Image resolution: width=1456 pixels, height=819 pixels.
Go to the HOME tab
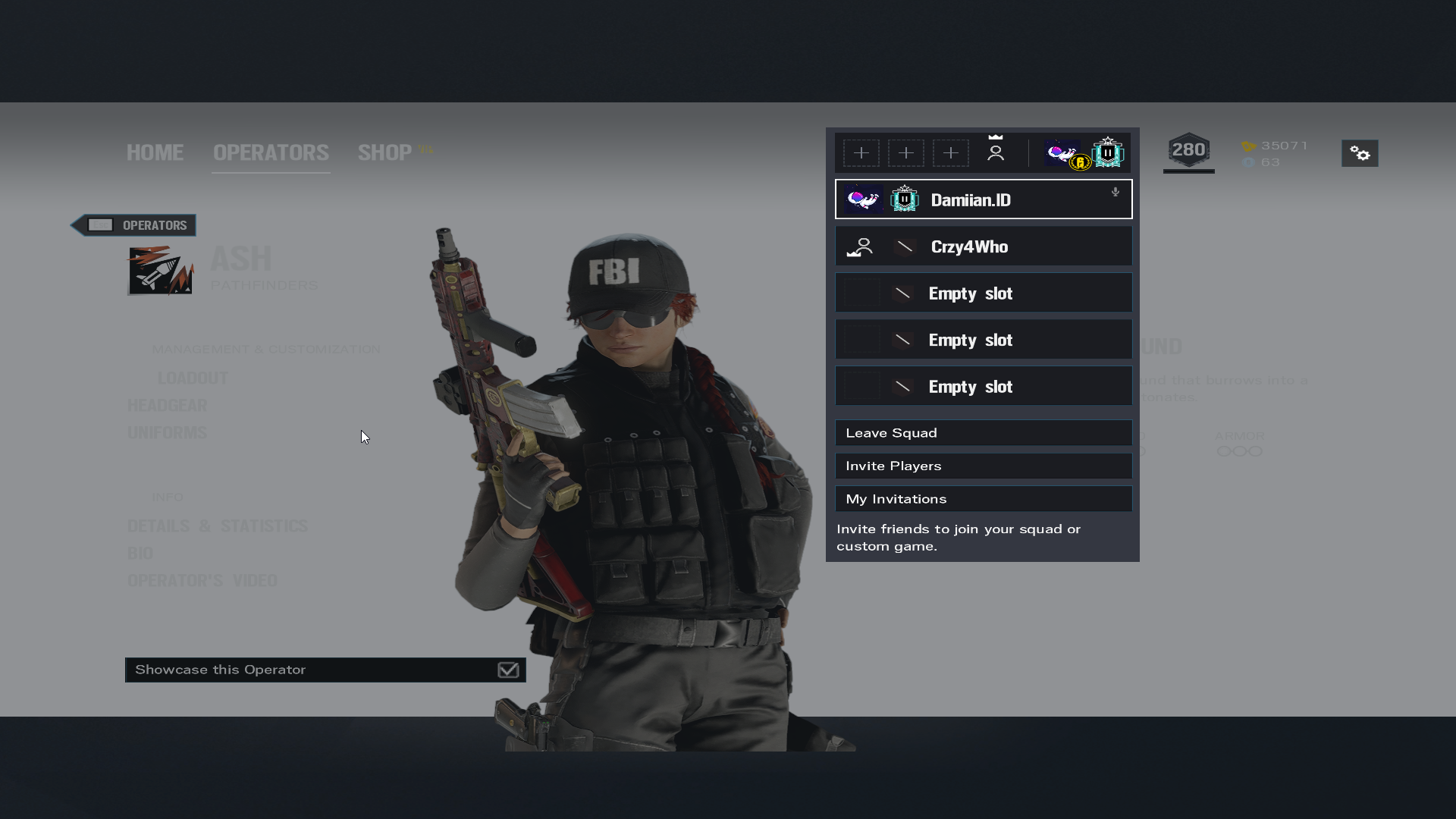click(x=155, y=152)
